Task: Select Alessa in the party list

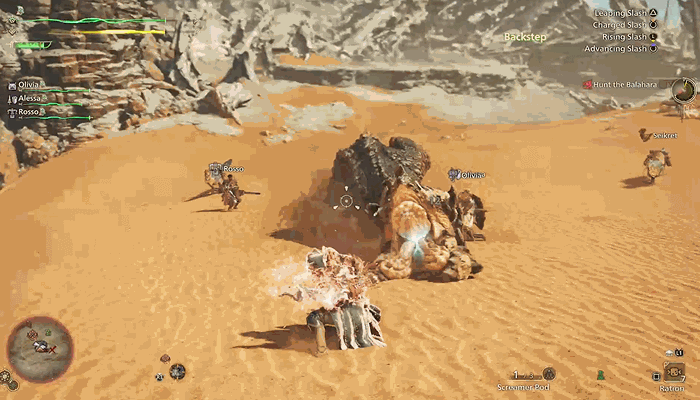Action: pos(33,99)
